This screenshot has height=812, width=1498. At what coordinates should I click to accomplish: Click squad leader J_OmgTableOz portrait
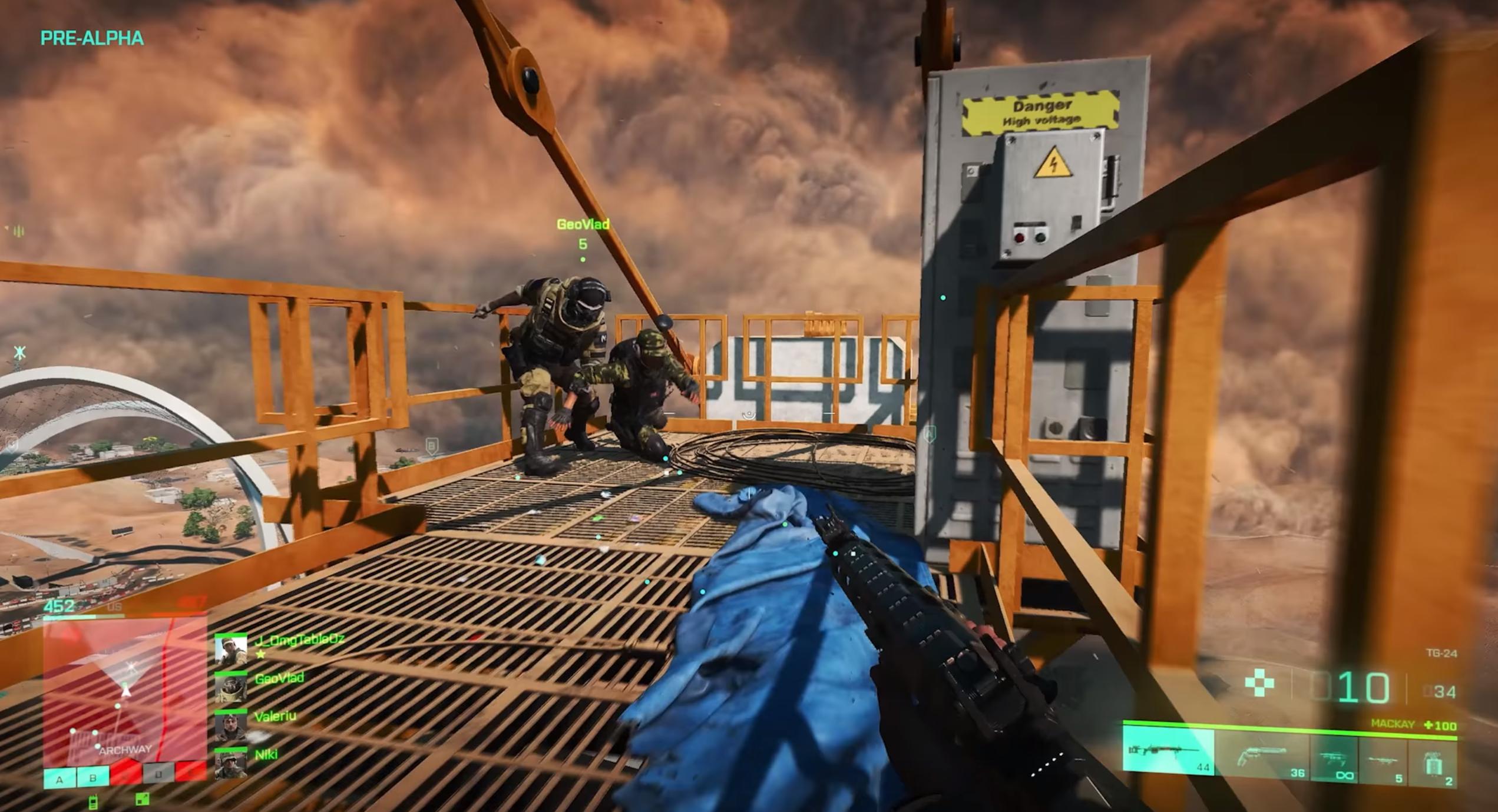[230, 651]
